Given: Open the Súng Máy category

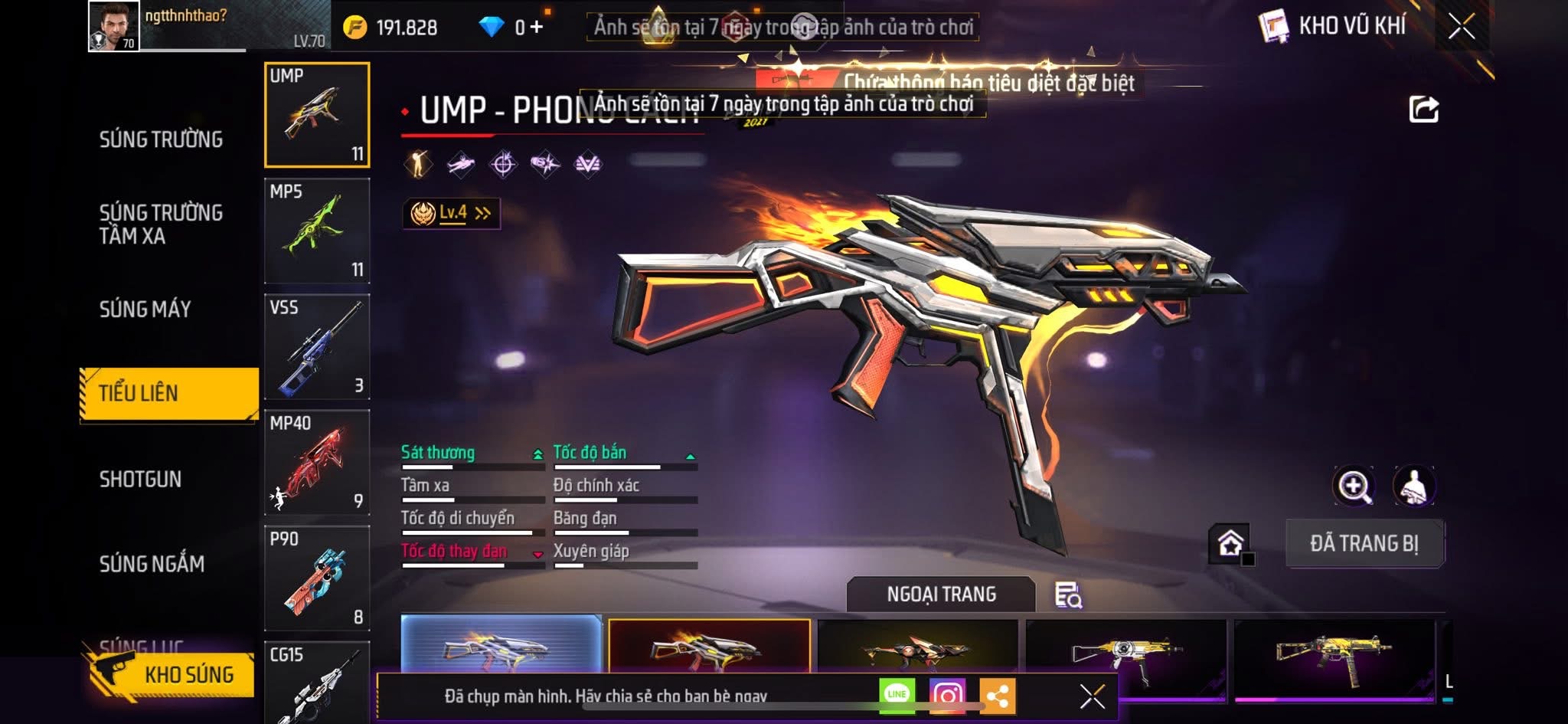Looking at the screenshot, I should (x=145, y=309).
